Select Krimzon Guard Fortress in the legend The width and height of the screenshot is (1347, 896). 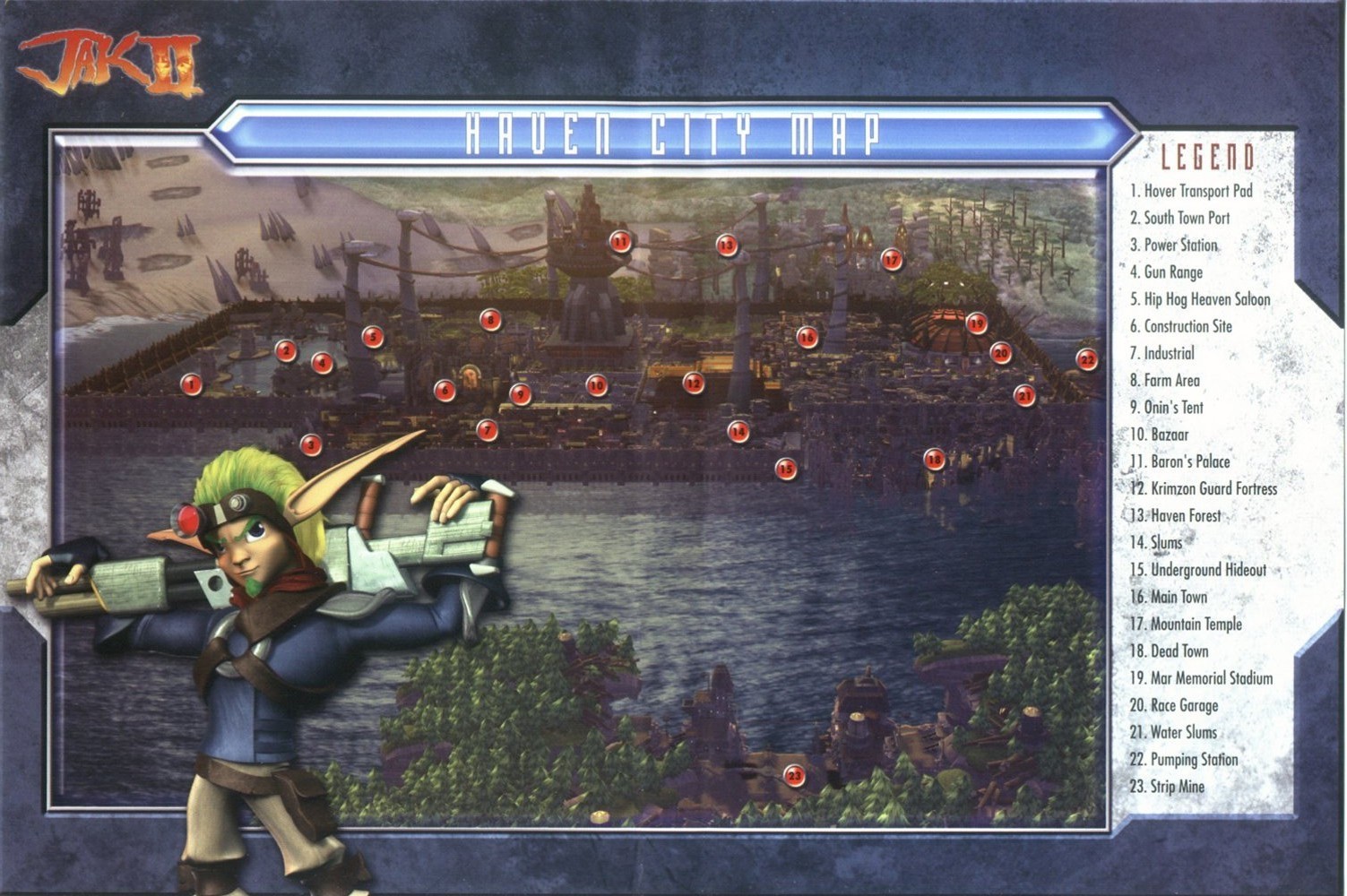[1203, 488]
